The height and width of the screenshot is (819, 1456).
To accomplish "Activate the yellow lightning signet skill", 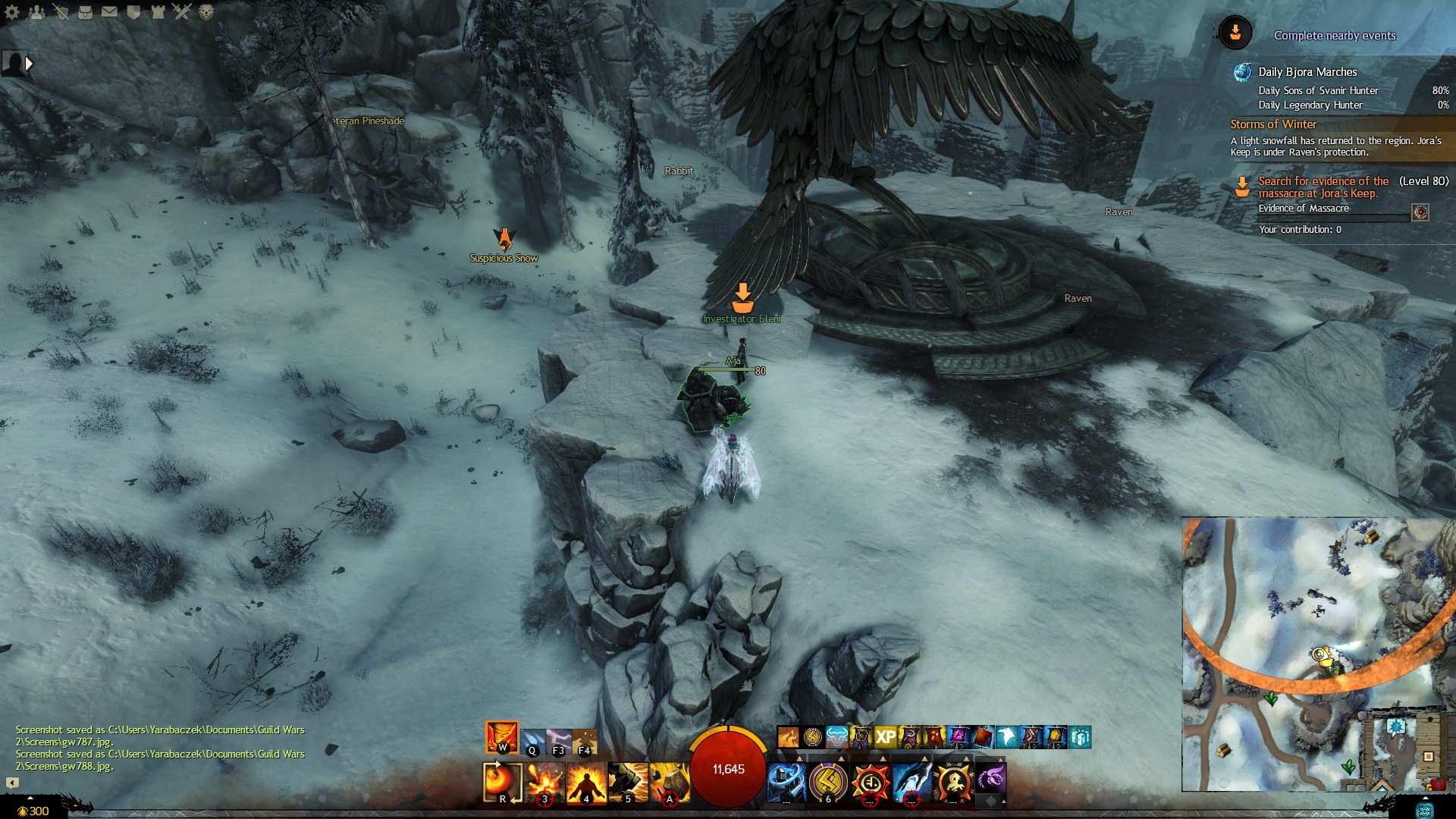I will tap(828, 782).
